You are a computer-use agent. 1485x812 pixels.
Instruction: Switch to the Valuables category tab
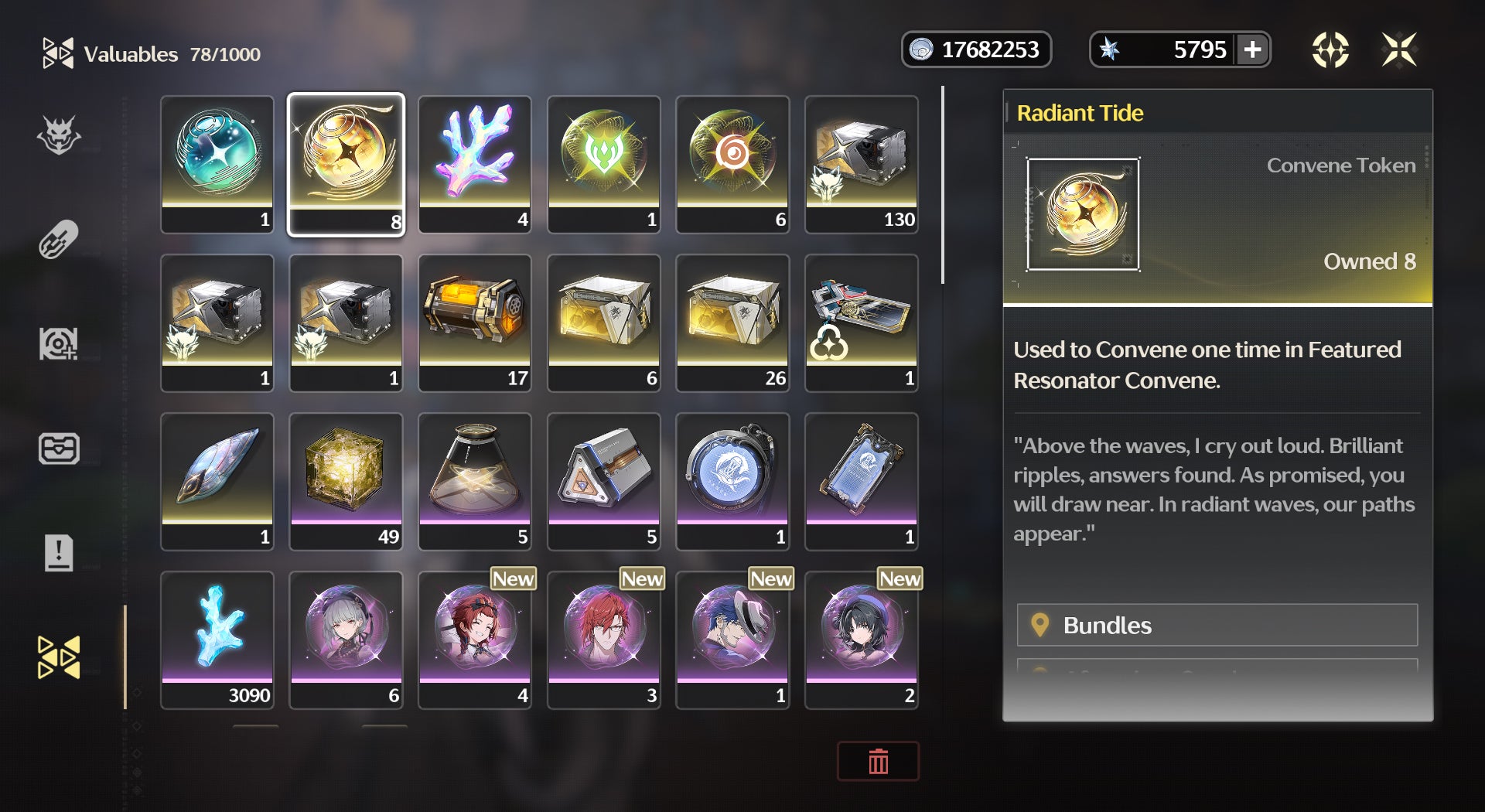59,657
